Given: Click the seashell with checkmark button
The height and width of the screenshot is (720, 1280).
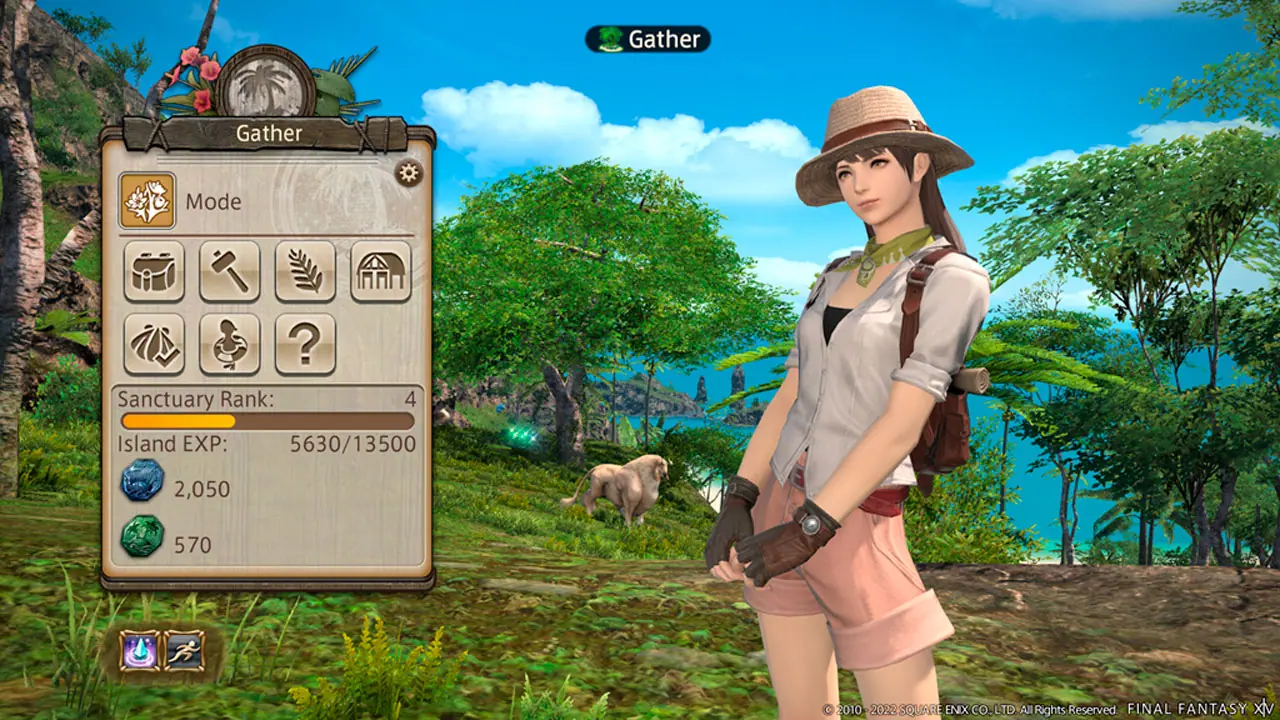Looking at the screenshot, I should [x=154, y=344].
